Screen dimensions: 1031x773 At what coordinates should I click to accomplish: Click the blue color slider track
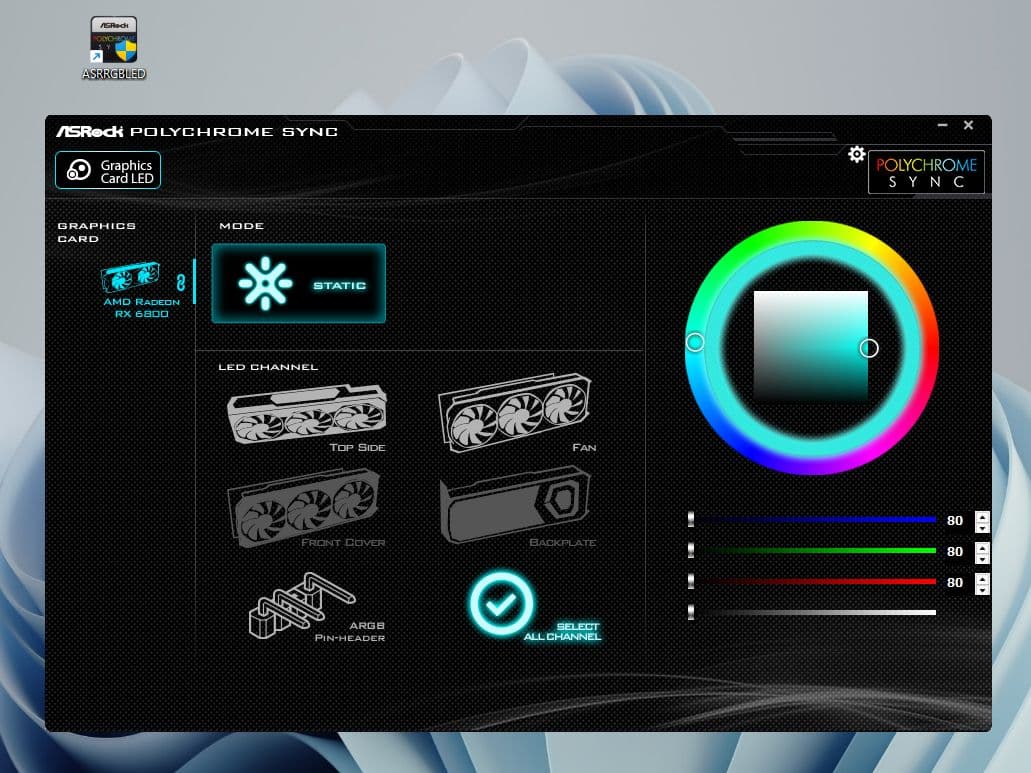pos(815,520)
